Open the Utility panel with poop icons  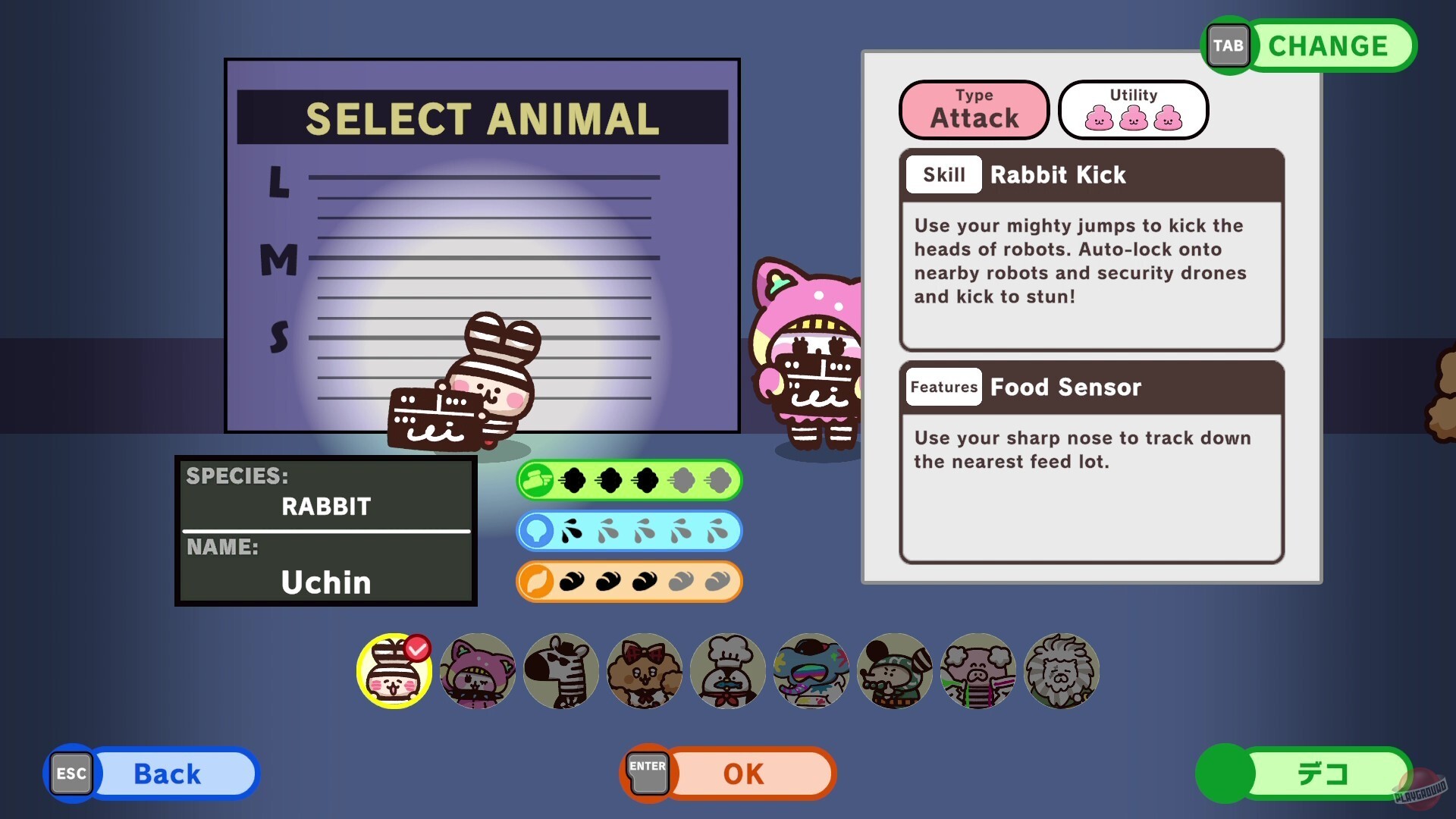click(1133, 109)
